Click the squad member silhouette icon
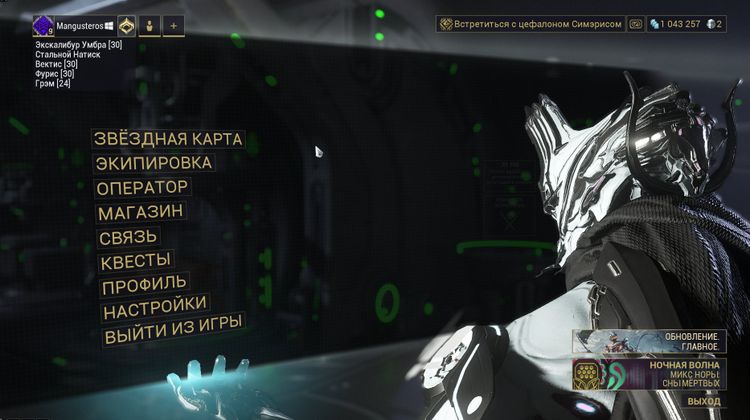The height and width of the screenshot is (420, 750). [149, 26]
